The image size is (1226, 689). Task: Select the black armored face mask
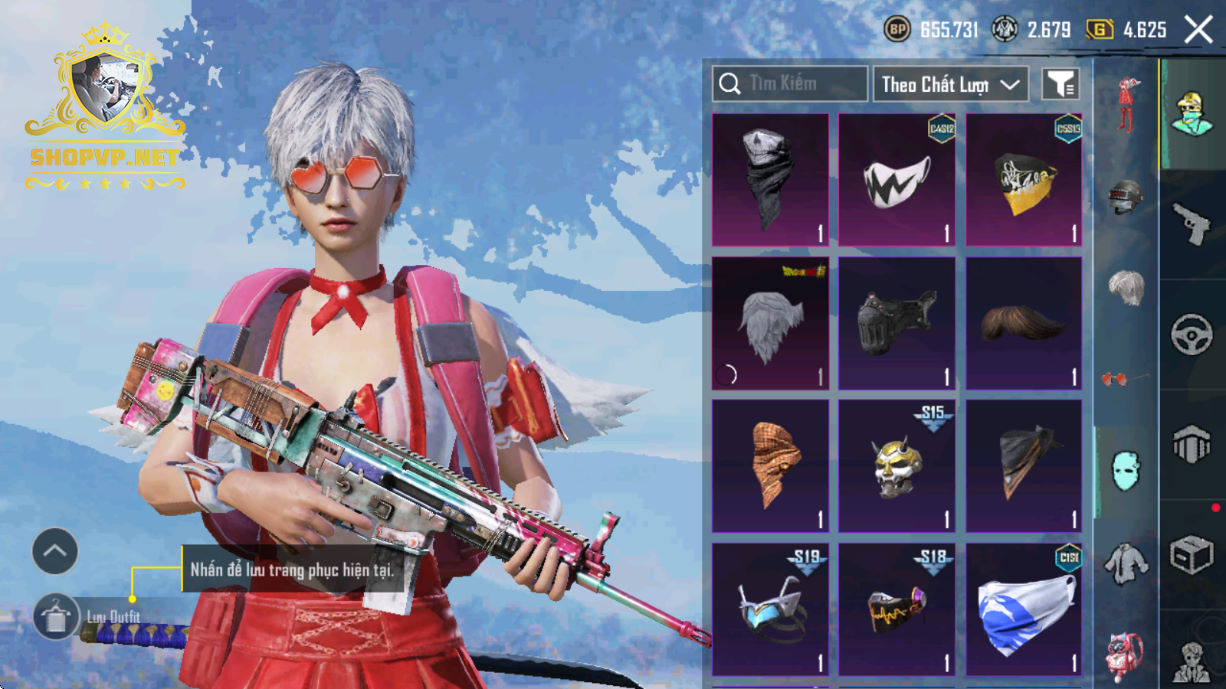point(897,324)
